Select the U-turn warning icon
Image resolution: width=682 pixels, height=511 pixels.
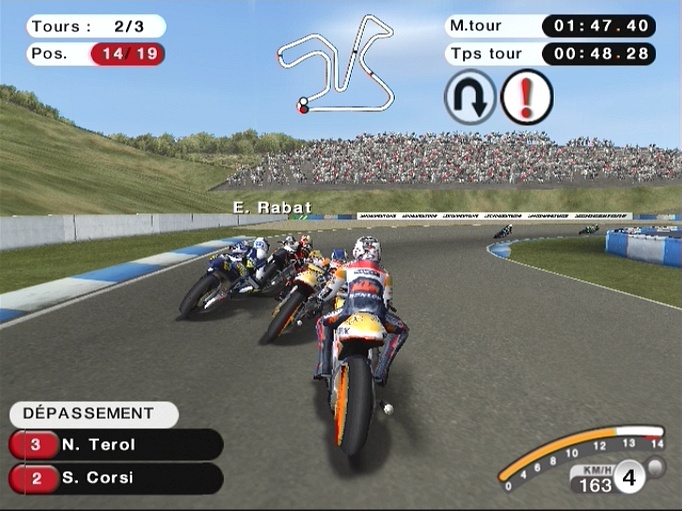pyautogui.click(x=470, y=99)
